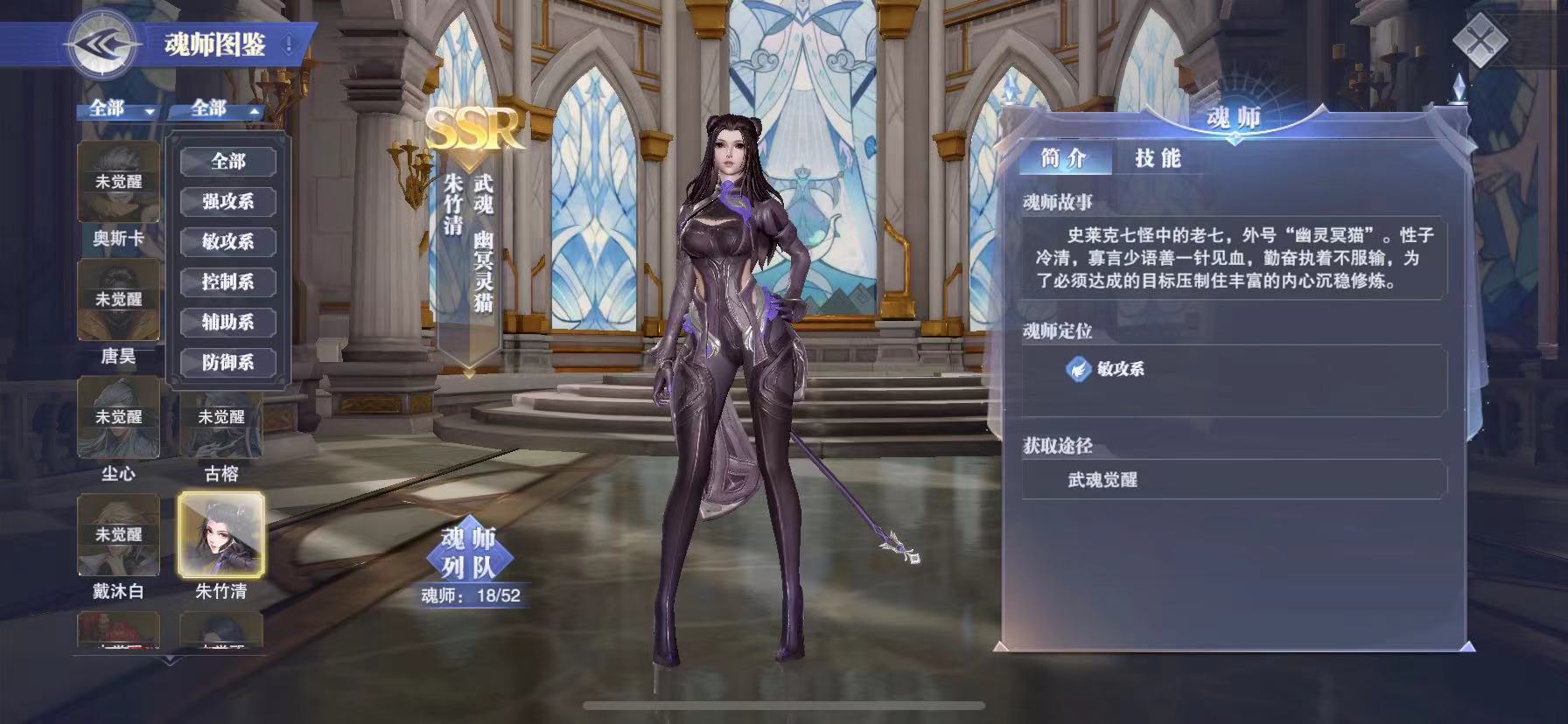Expand the filter list arrow under the title bar
Image resolution: width=1568 pixels, height=724 pixels.
pyautogui.click(x=149, y=112)
